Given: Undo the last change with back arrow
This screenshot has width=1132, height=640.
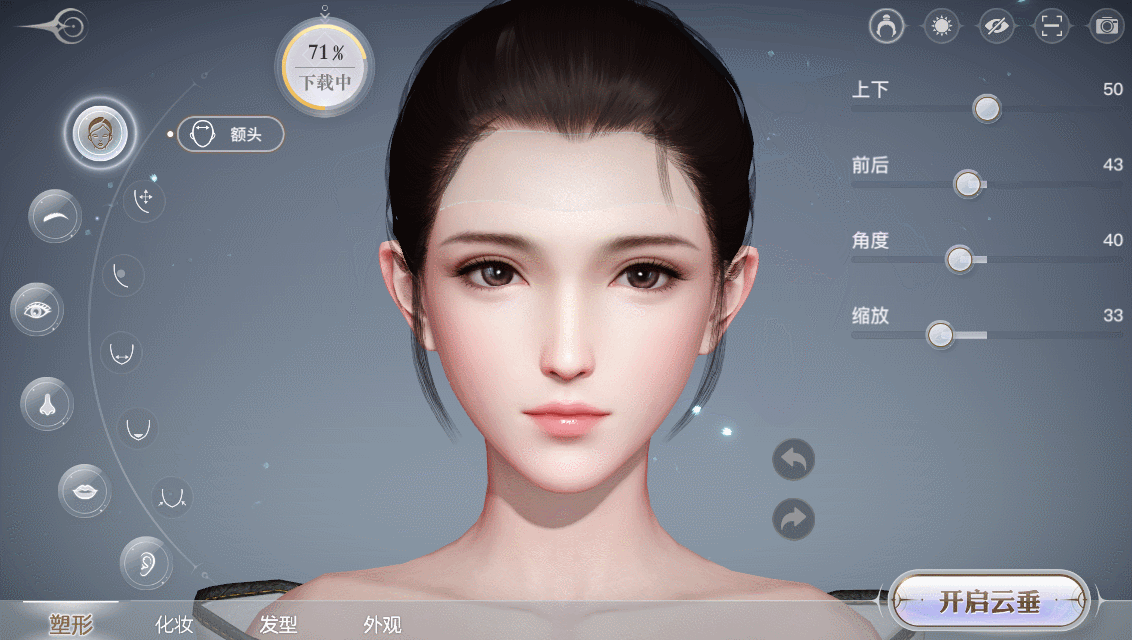Looking at the screenshot, I should [x=793, y=460].
